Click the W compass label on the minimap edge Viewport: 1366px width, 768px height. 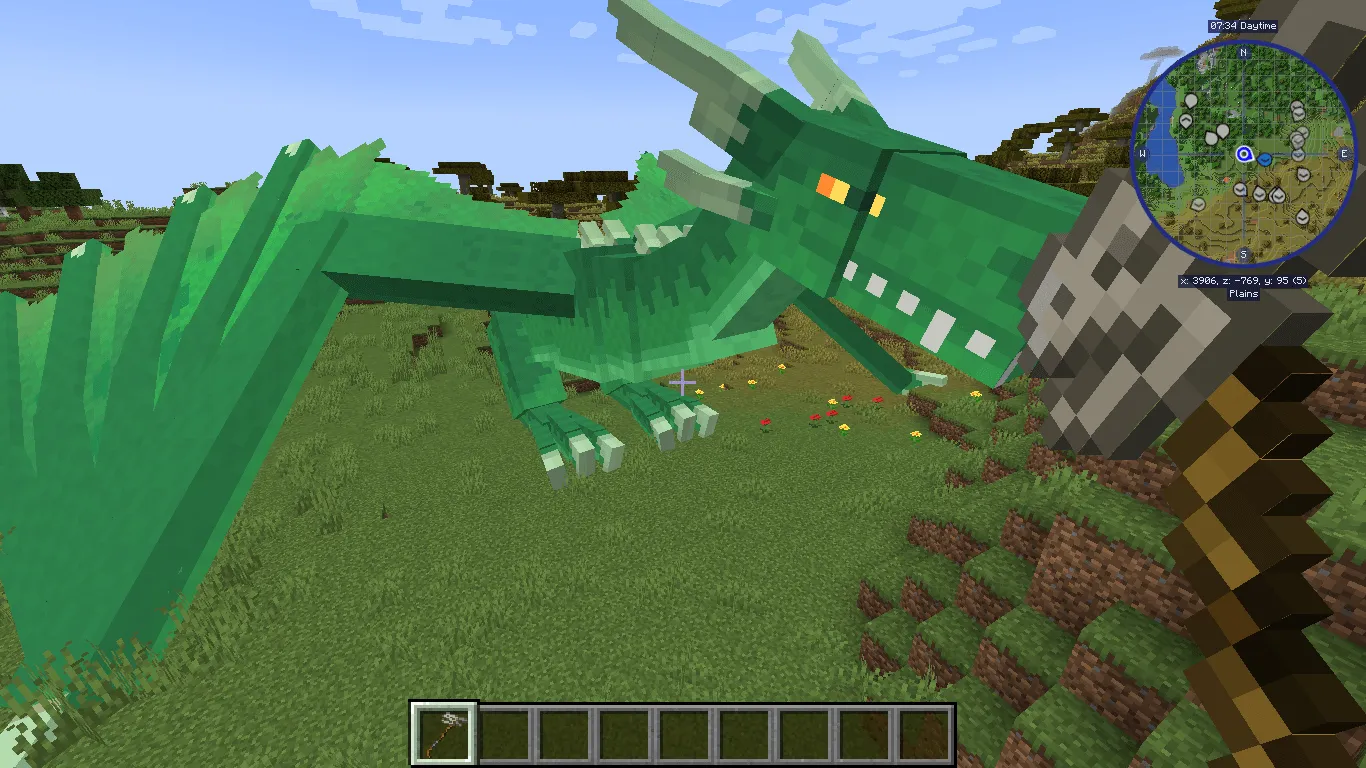[1141, 154]
